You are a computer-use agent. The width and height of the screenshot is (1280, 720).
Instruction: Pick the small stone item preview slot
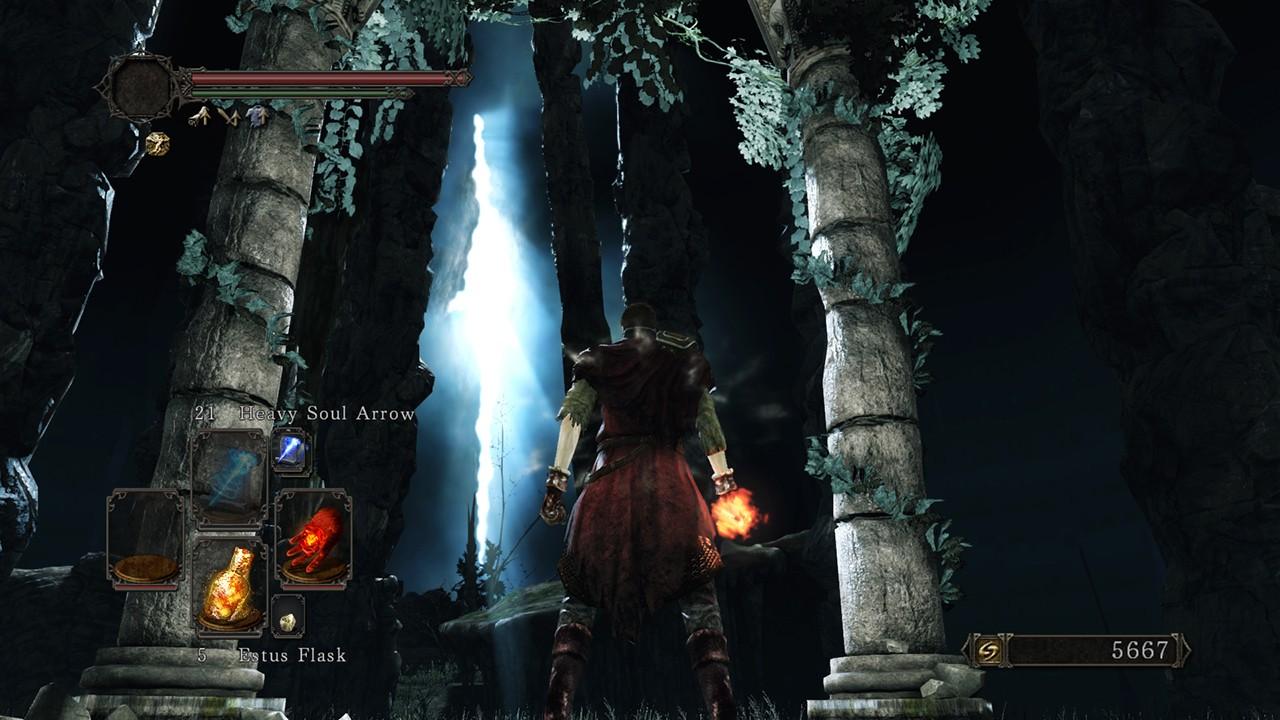pos(288,617)
